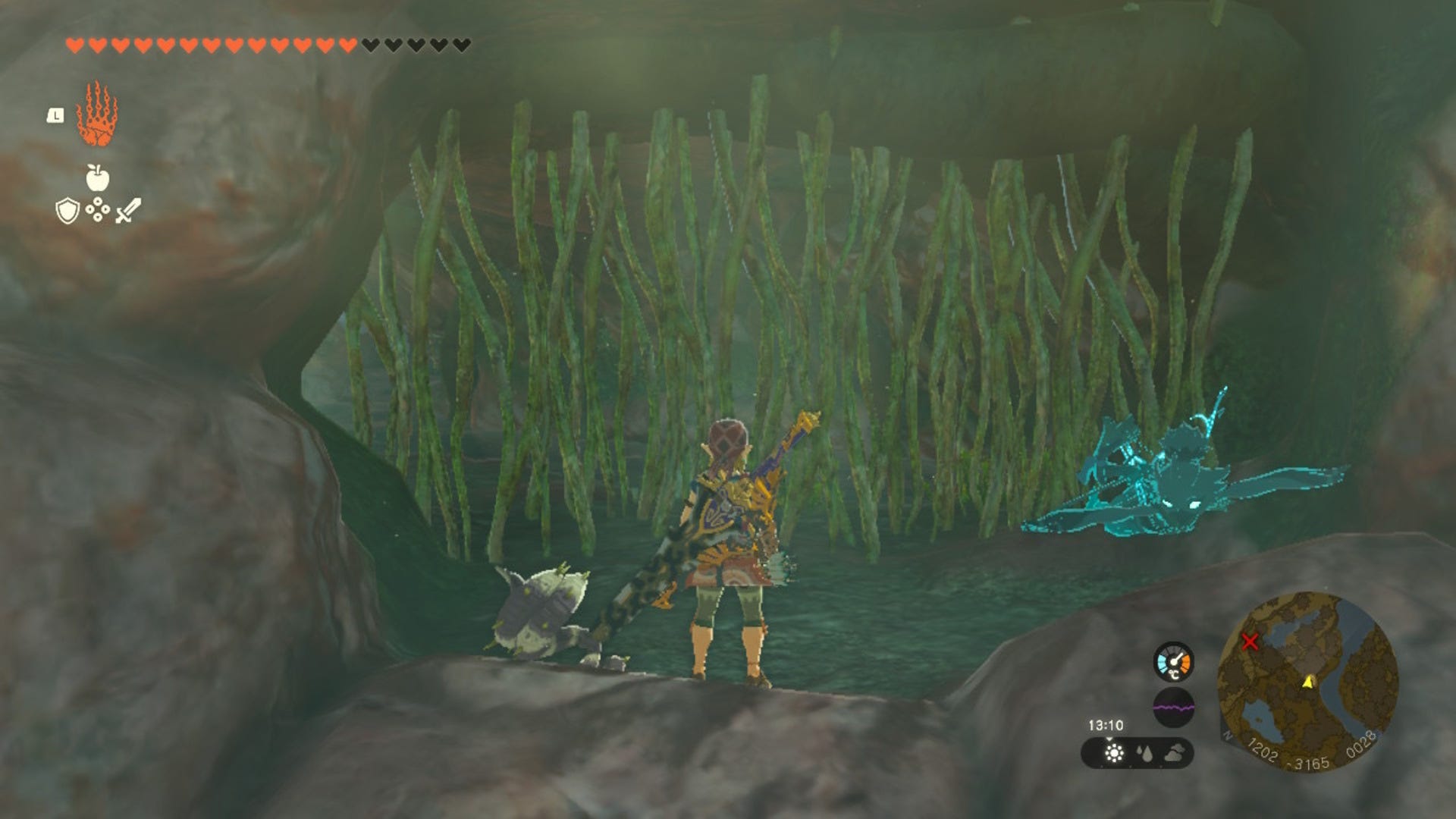
Task: Click the sun icon in the weather forecast
Action: (x=1114, y=753)
